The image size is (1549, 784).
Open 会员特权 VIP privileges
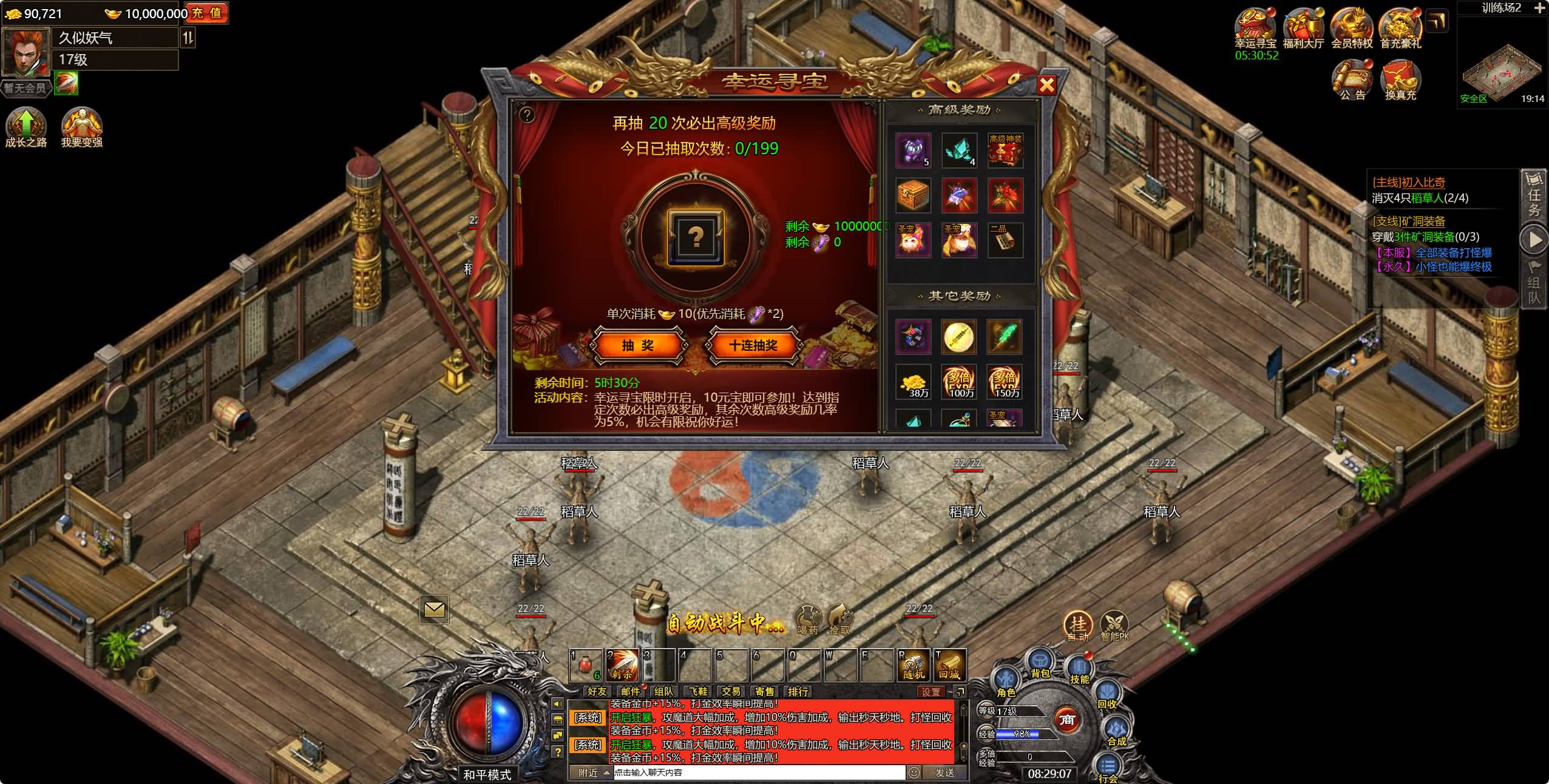tap(1351, 28)
